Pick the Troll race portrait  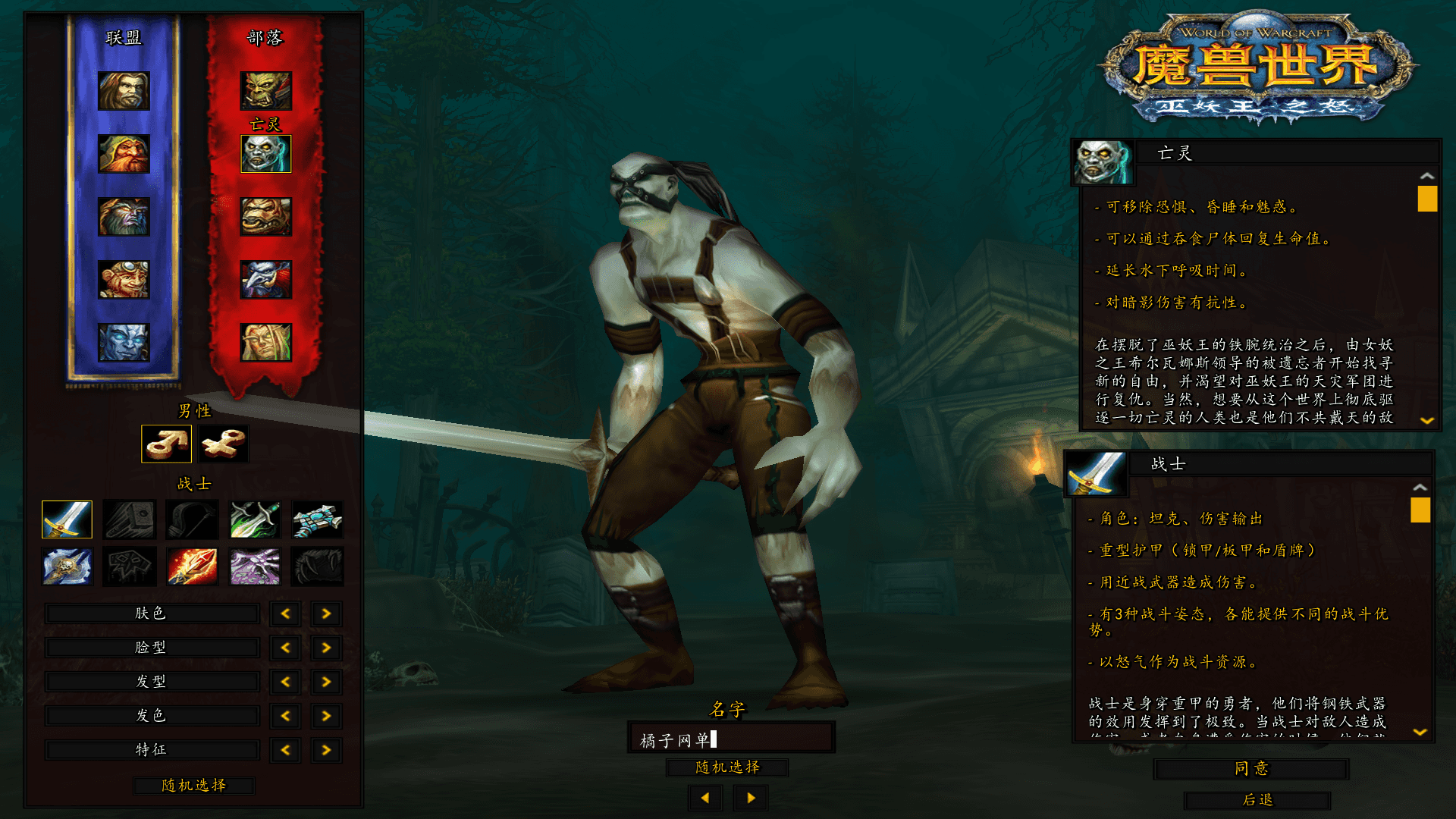[265, 280]
